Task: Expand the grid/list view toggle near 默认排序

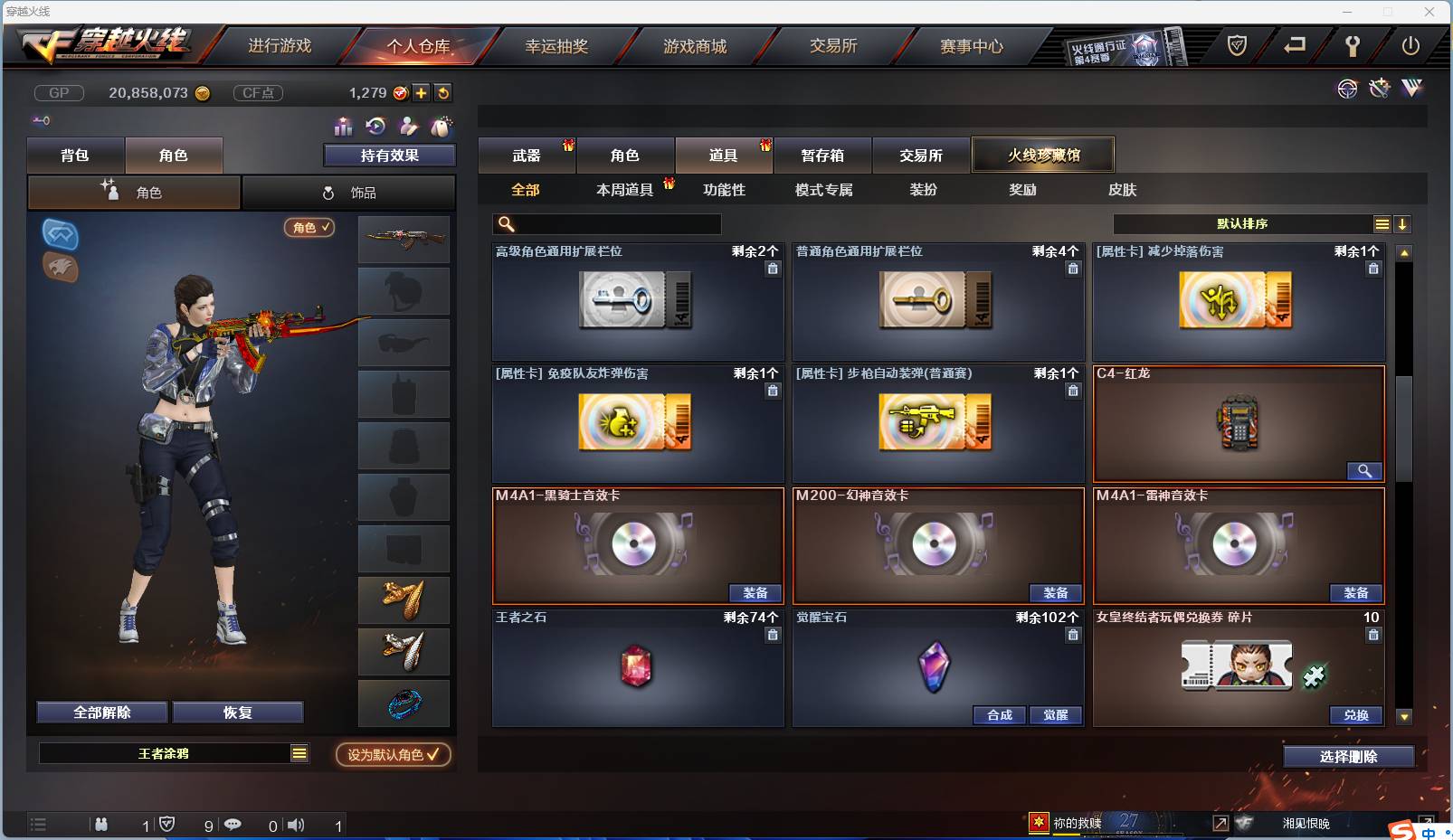Action: pyautogui.click(x=1383, y=222)
